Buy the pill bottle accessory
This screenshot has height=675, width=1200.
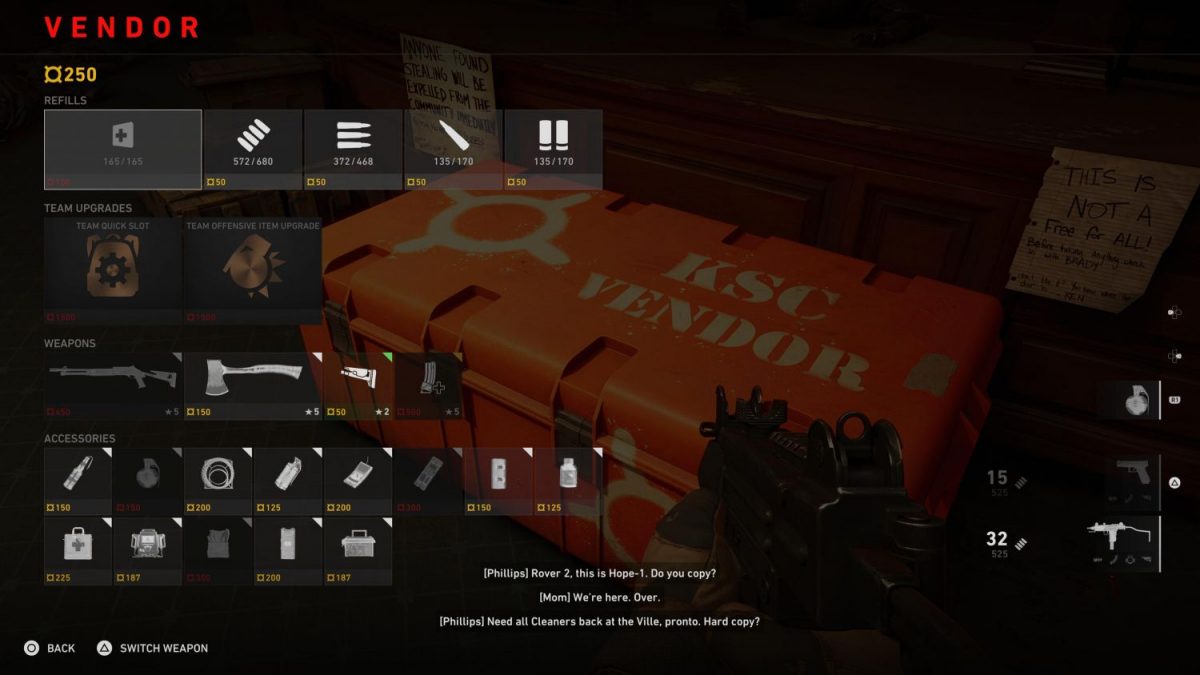coord(569,480)
